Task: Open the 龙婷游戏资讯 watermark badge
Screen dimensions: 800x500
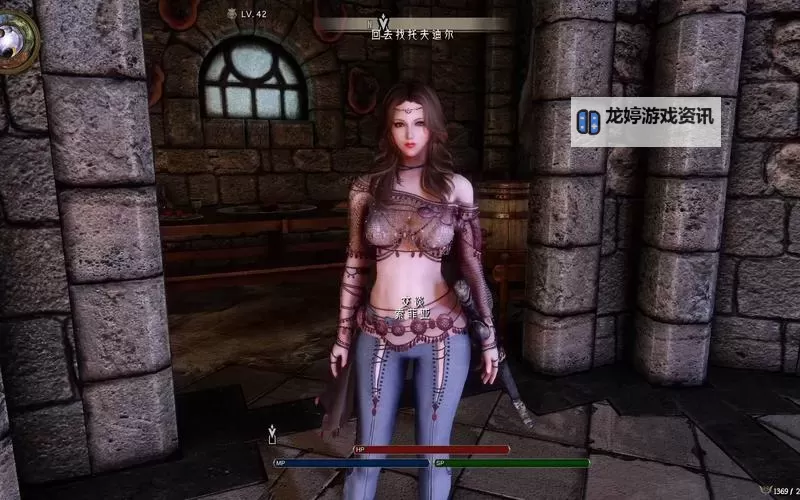Action: point(645,118)
